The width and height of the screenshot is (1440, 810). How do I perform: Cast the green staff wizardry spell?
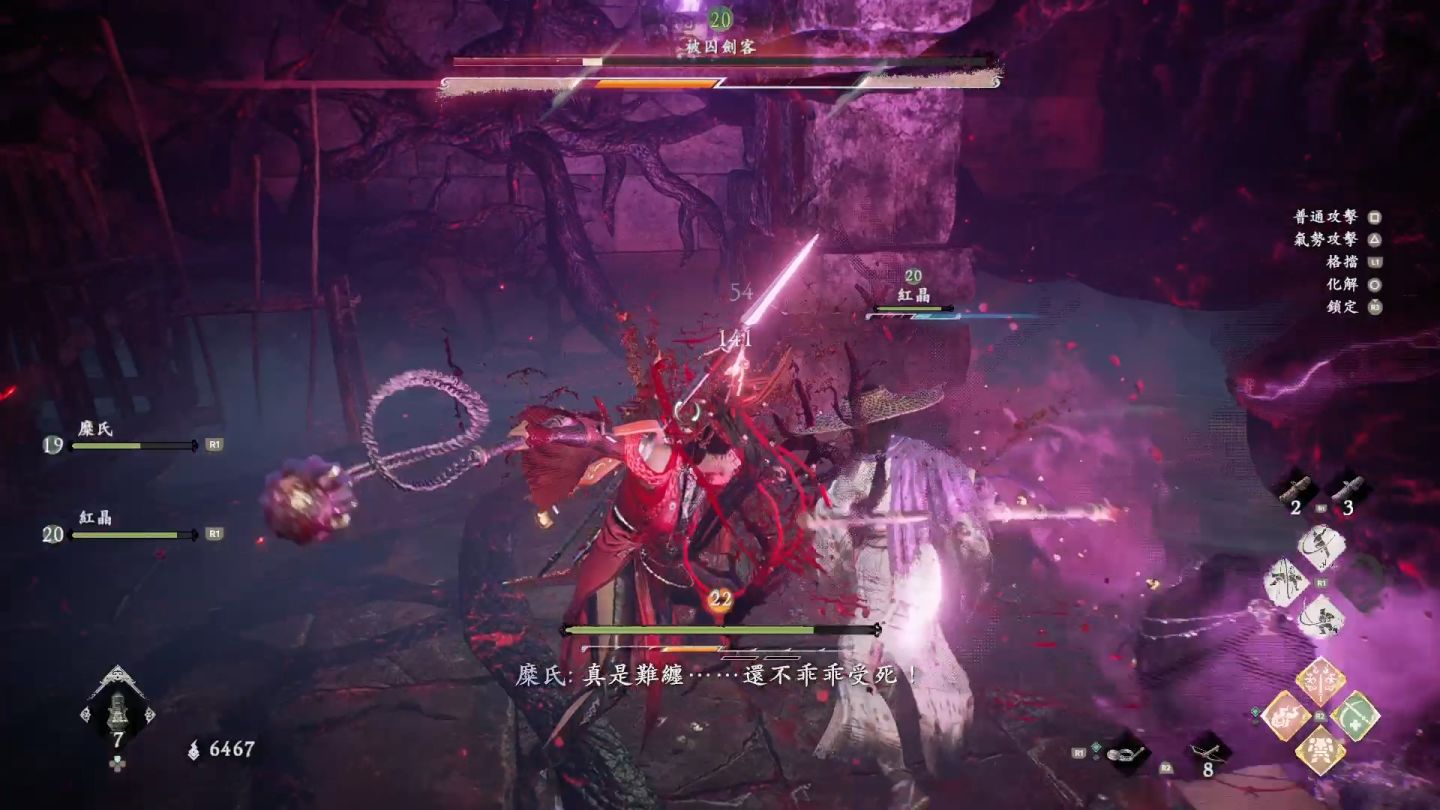pos(1355,716)
